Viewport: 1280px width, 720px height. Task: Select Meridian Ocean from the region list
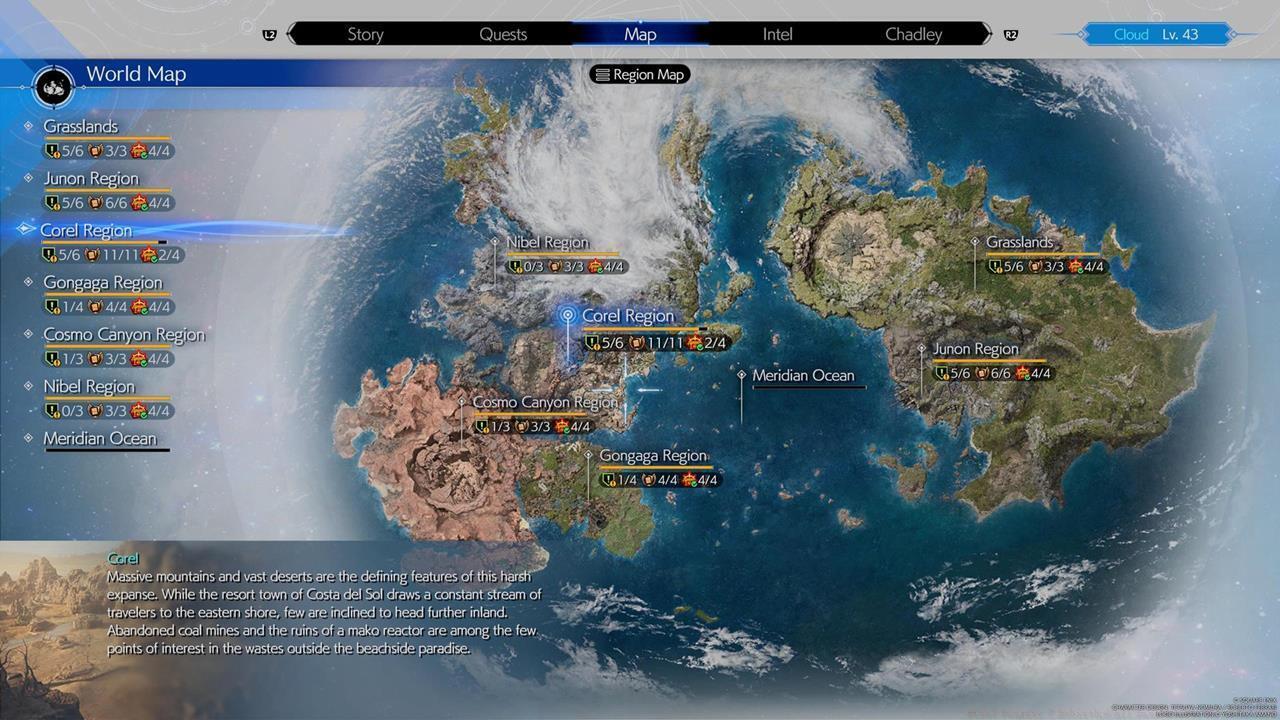[100, 438]
